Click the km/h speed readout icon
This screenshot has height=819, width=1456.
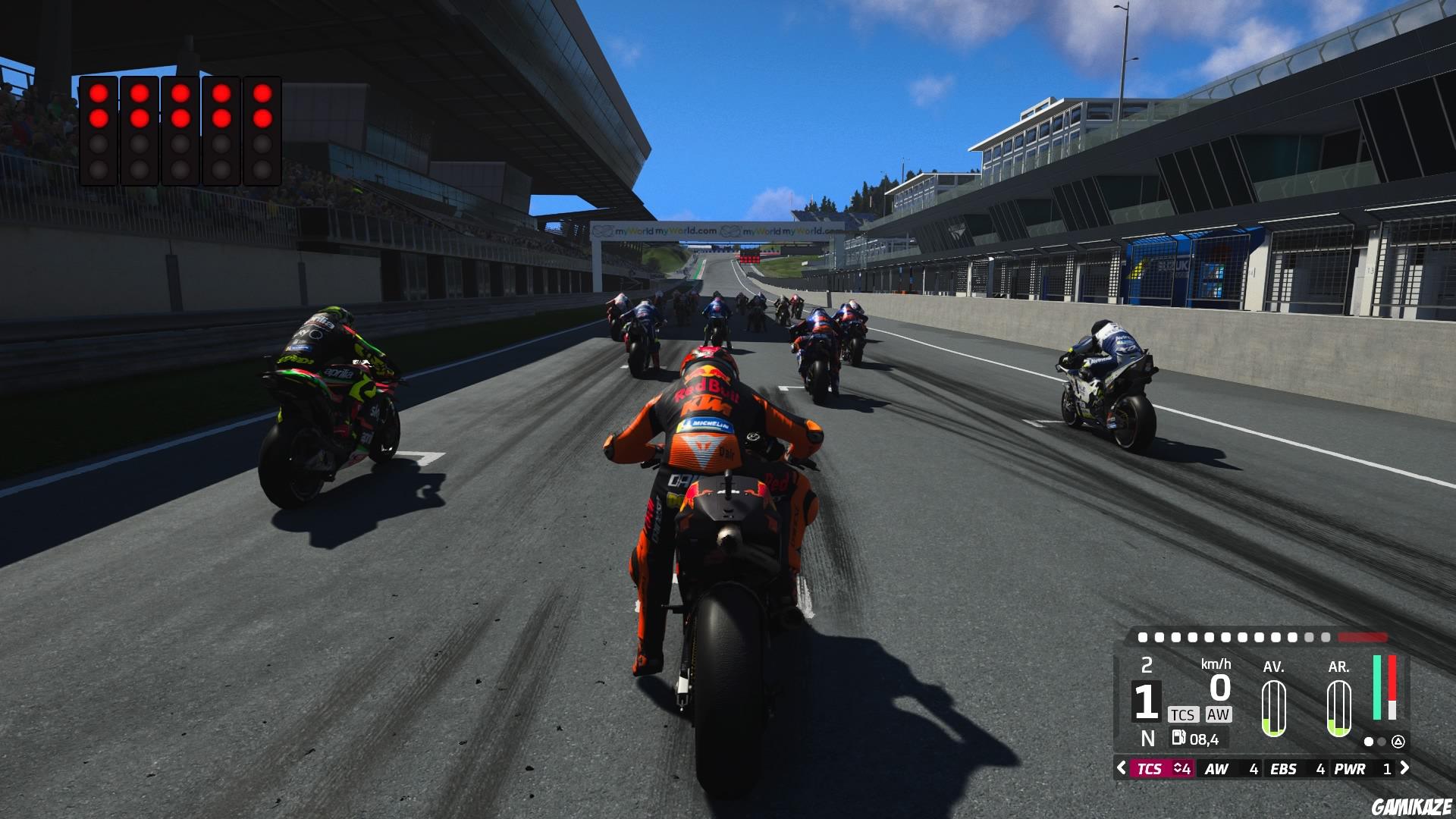(1216, 664)
